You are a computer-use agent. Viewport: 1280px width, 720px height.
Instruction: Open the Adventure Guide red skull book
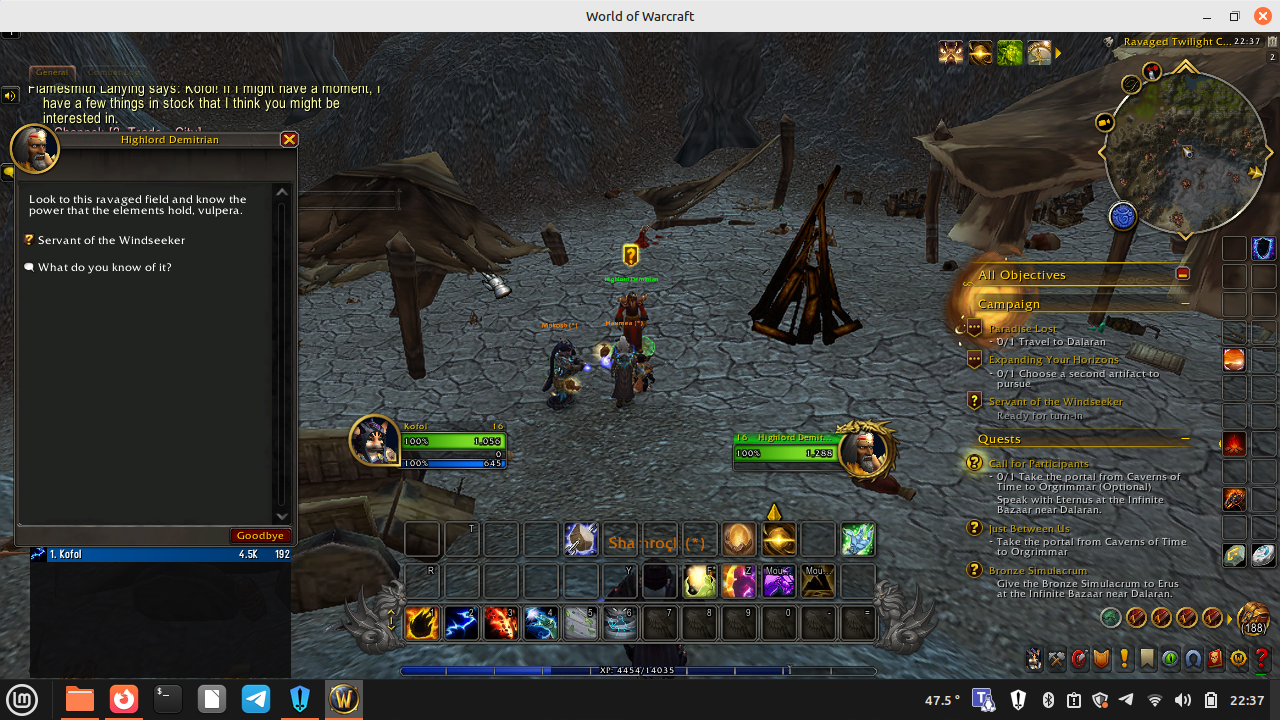point(1215,659)
